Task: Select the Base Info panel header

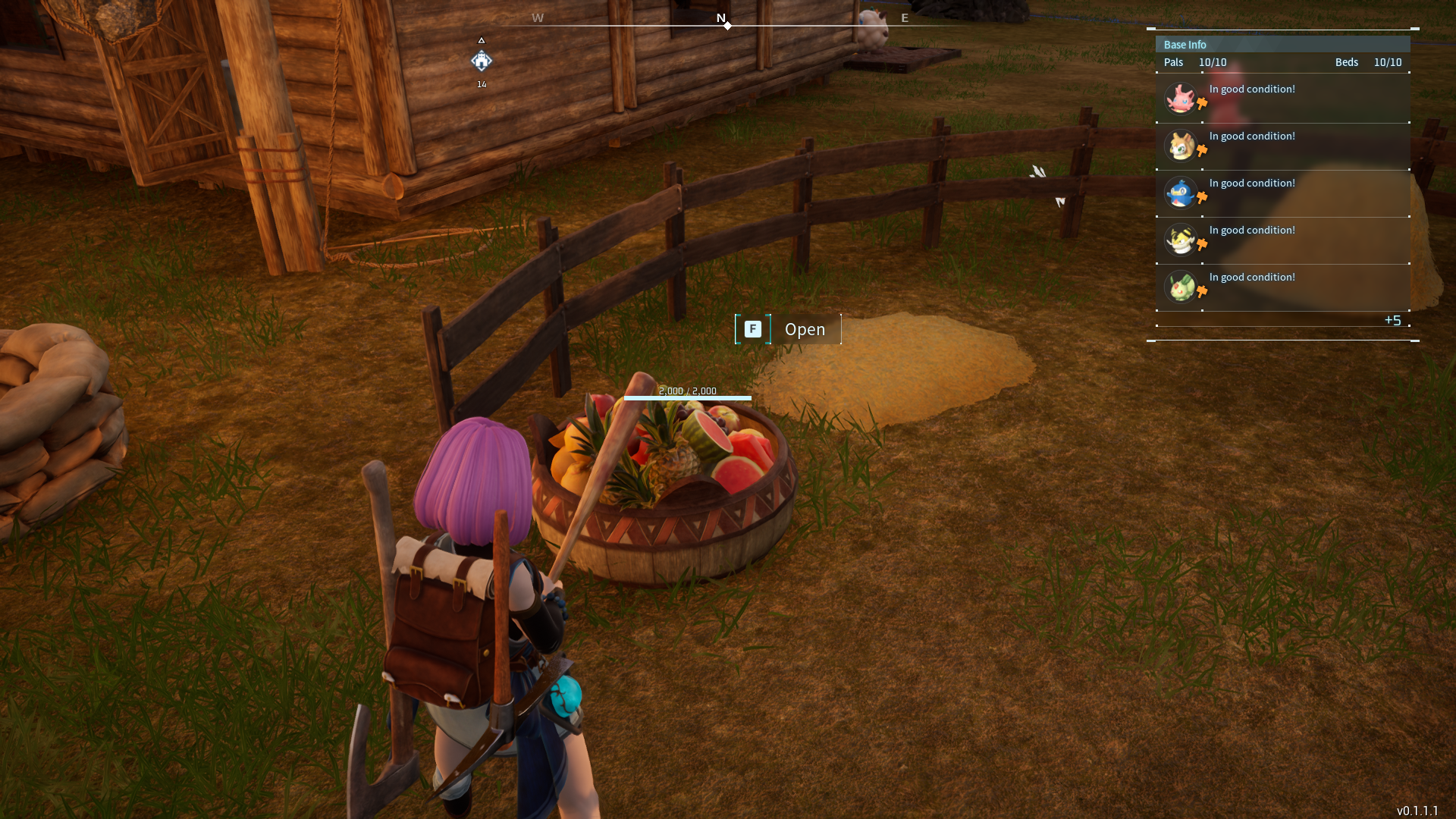Action: [x=1185, y=44]
